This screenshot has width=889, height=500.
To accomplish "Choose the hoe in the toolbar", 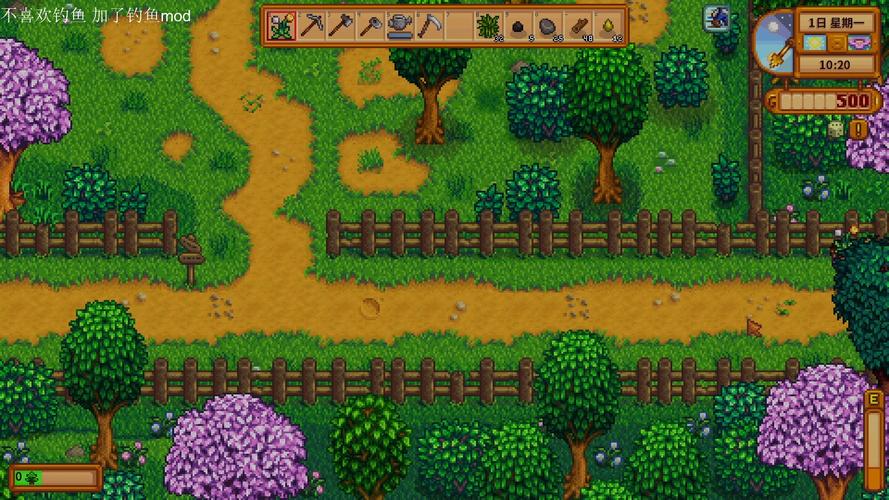I will pos(370,25).
